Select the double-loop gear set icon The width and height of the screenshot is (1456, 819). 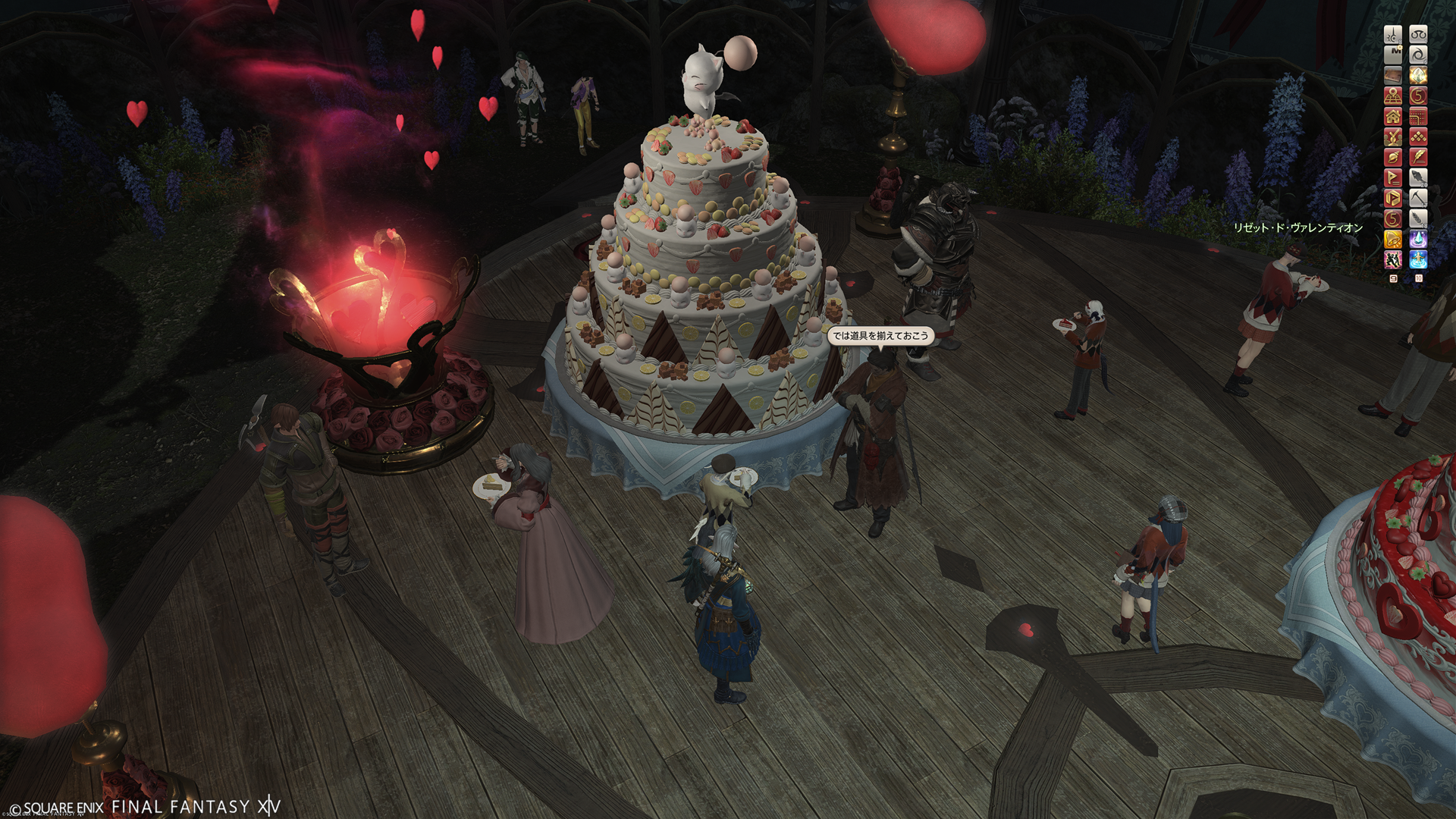pos(1418,34)
